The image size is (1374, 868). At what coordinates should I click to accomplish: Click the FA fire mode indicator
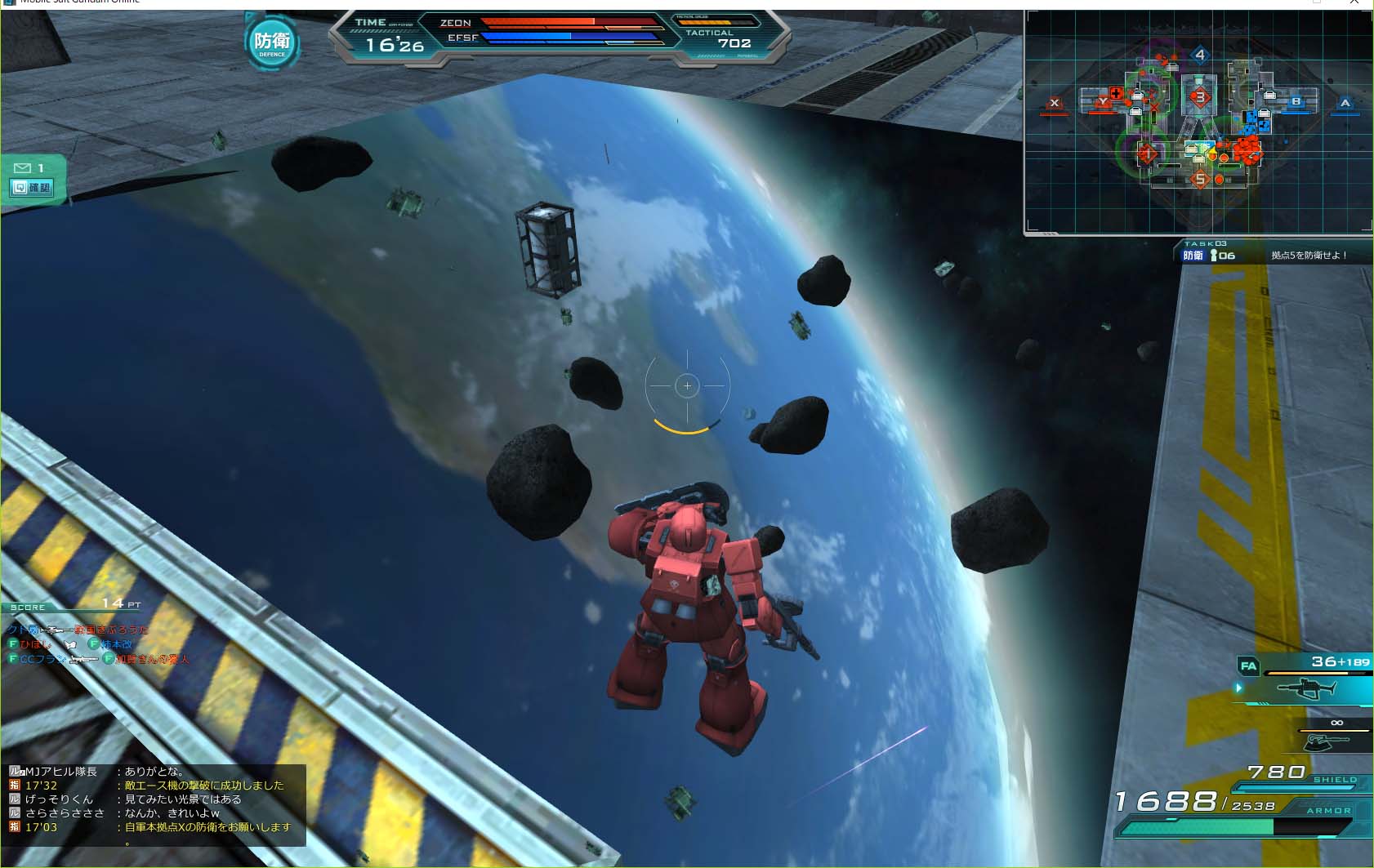pos(1248,665)
